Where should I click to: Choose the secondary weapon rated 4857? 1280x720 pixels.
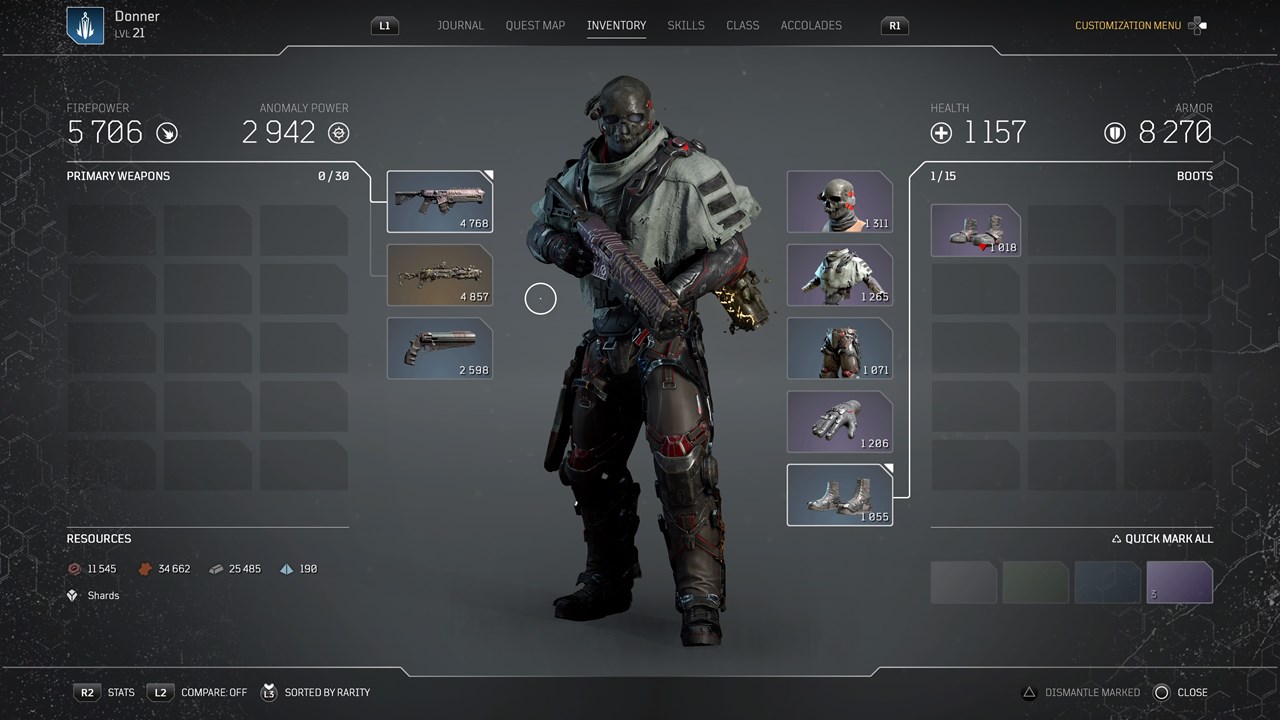(440, 275)
